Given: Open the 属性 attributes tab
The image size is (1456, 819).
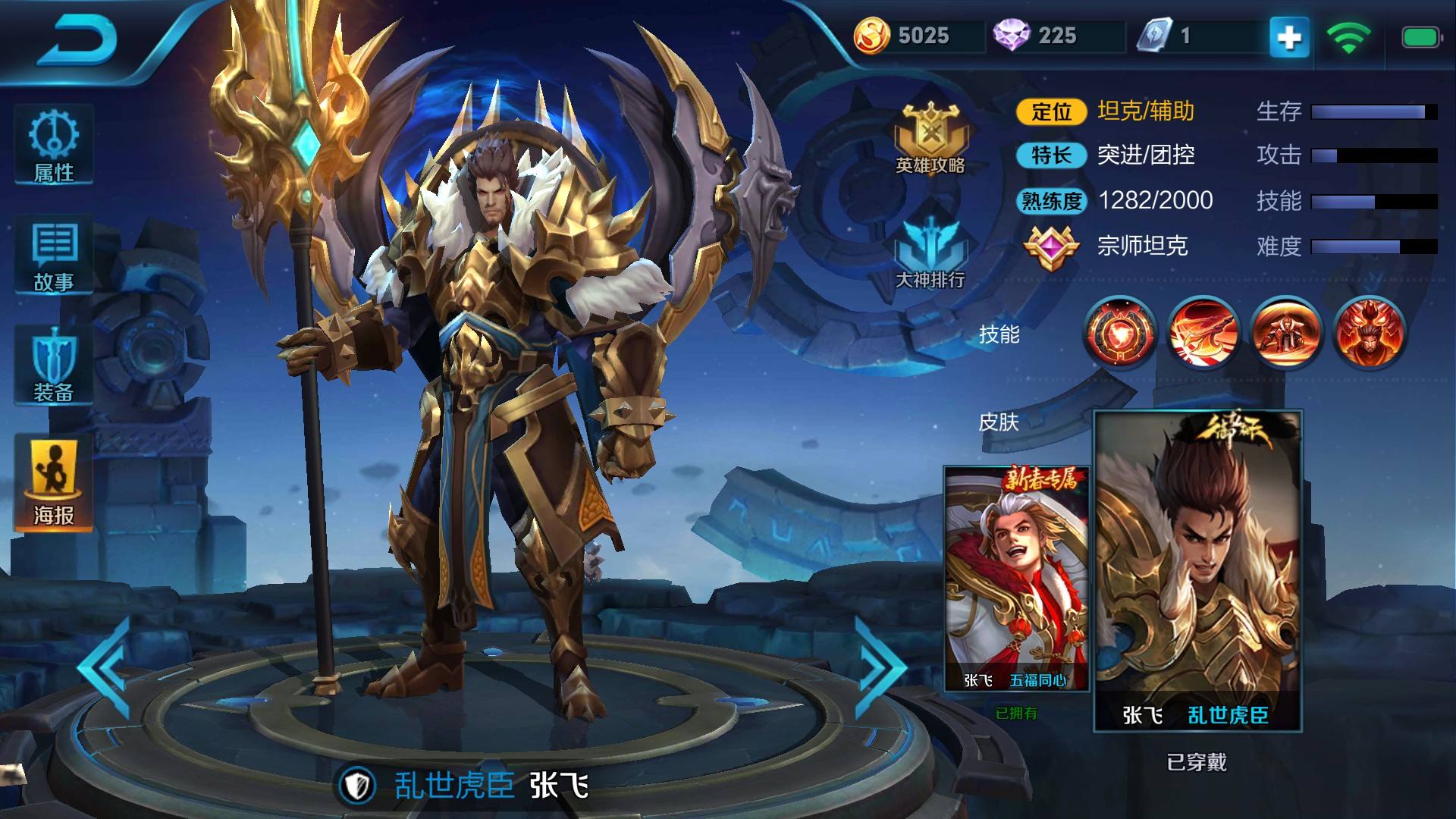Looking at the screenshot, I should [54, 146].
